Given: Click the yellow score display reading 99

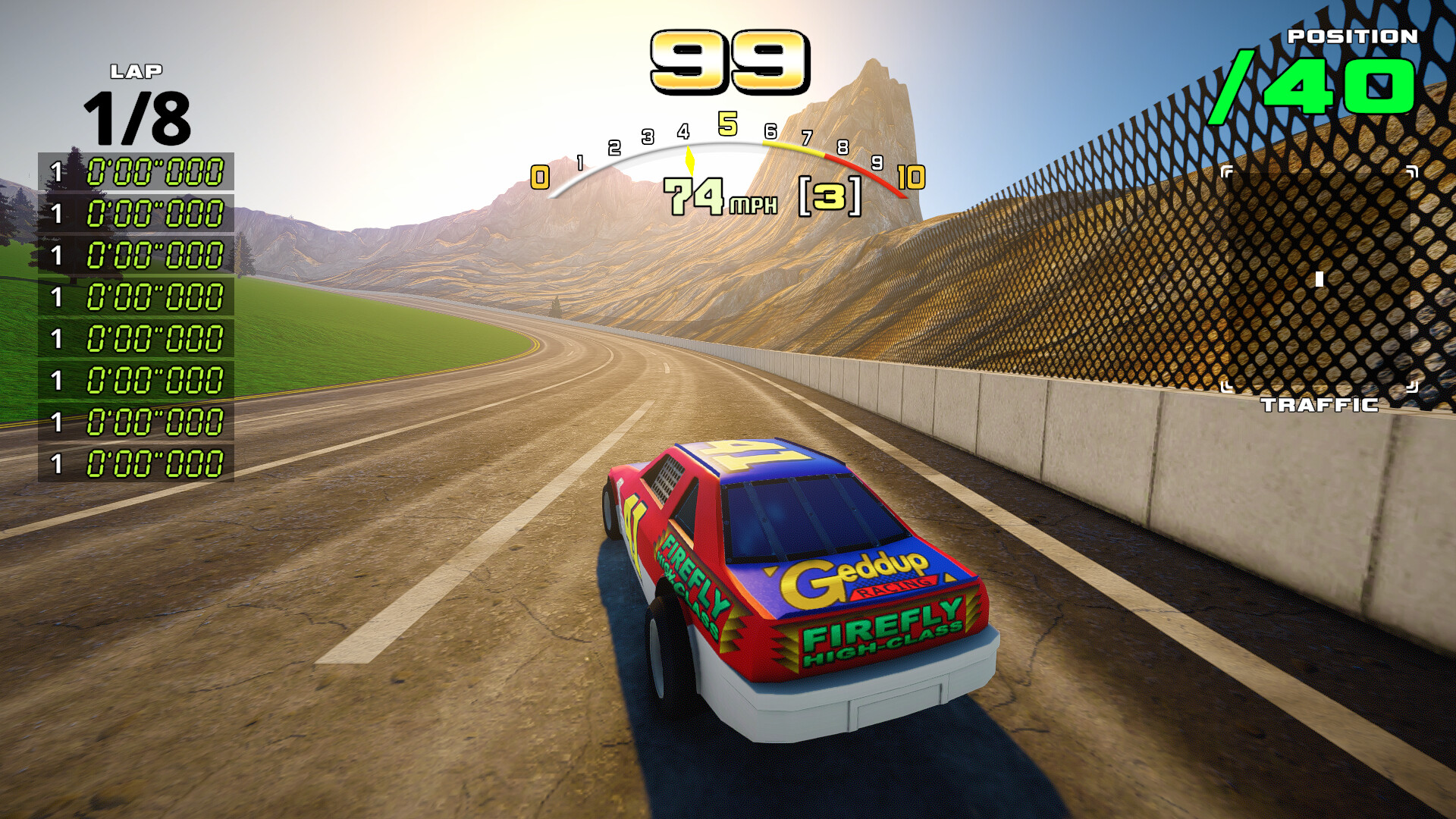Looking at the screenshot, I should [x=728, y=61].
